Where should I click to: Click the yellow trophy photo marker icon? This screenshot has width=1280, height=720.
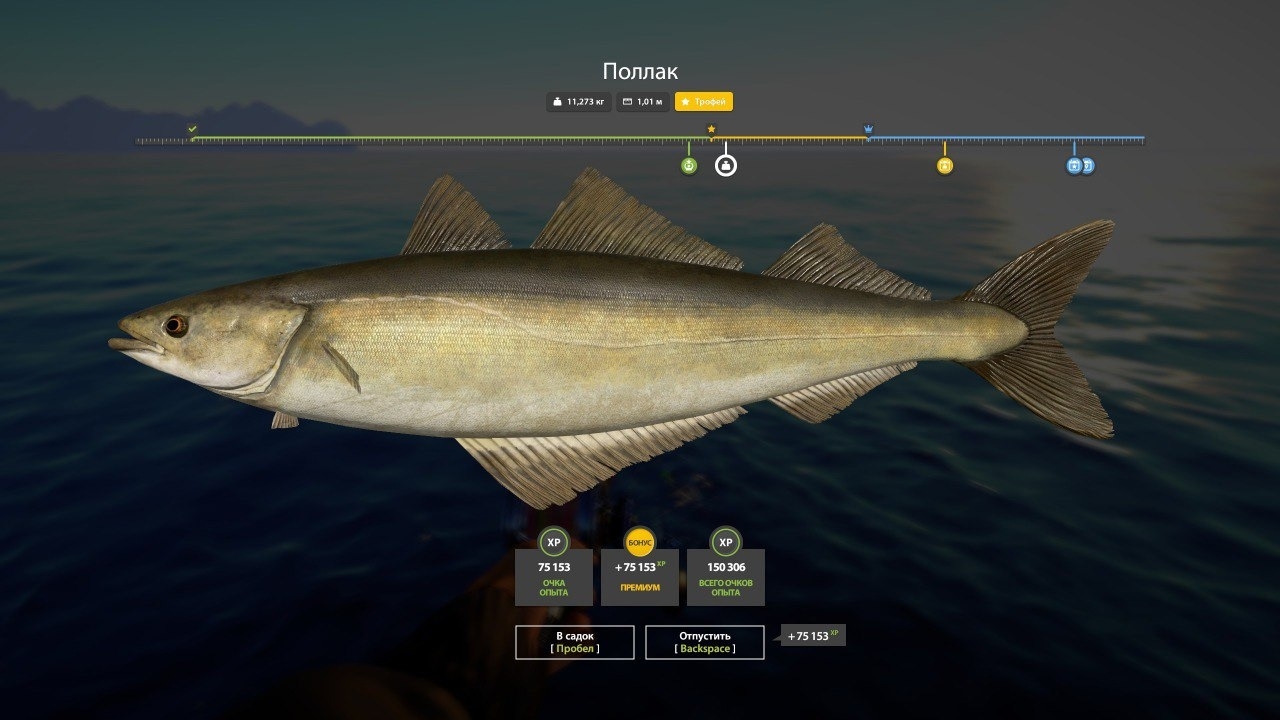[x=945, y=165]
